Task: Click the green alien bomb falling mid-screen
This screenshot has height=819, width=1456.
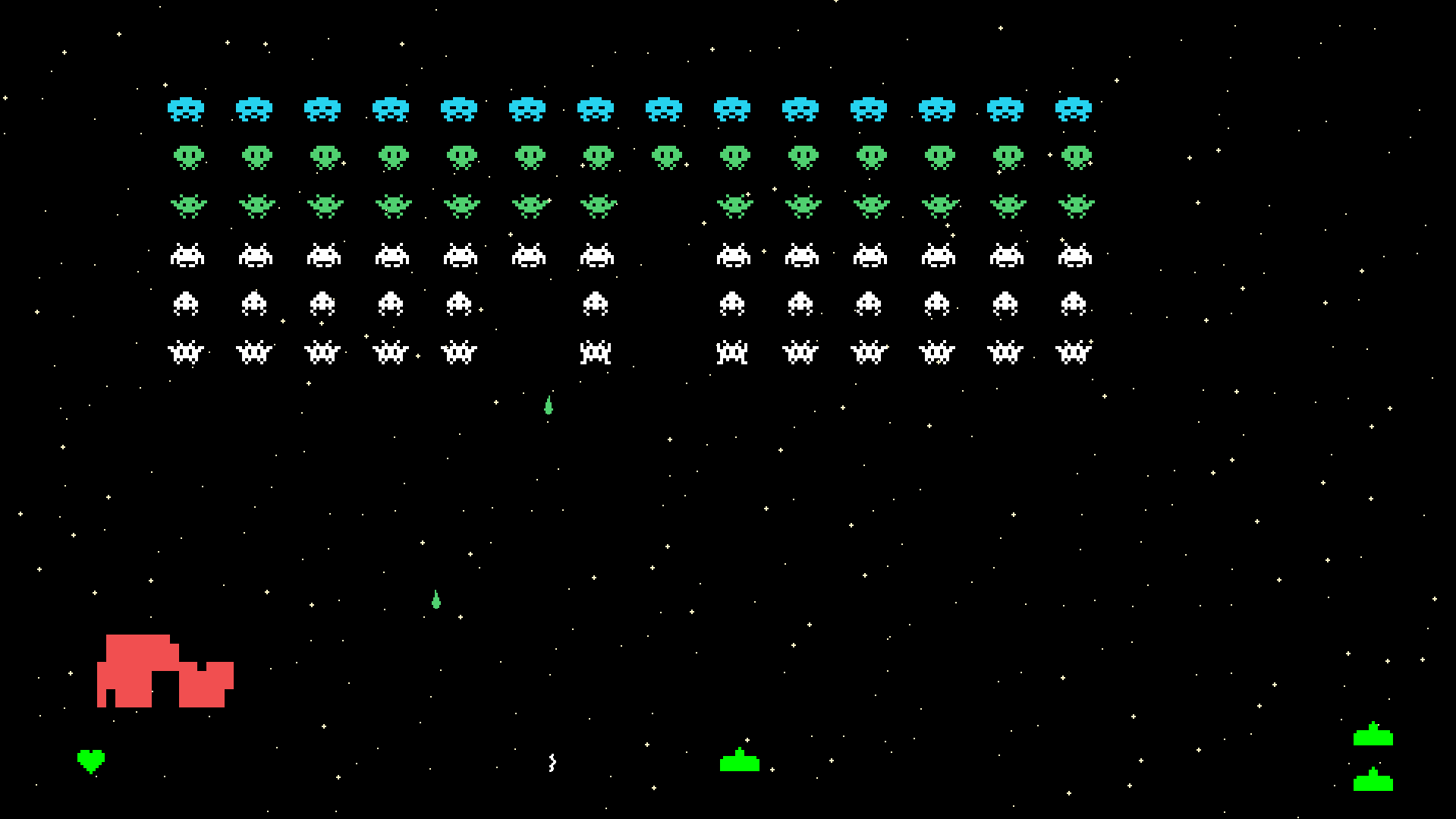Action: [549, 405]
